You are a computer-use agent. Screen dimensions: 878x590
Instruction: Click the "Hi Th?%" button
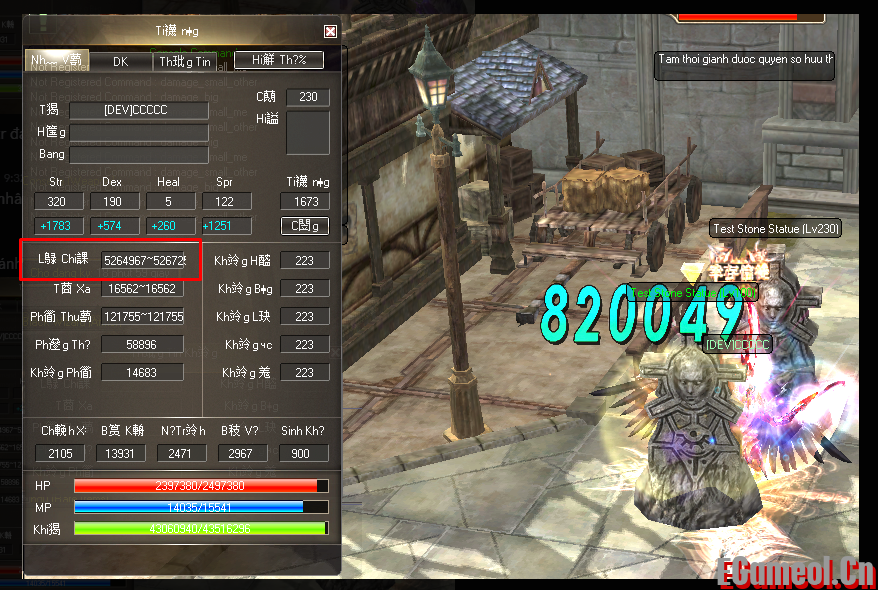point(279,60)
